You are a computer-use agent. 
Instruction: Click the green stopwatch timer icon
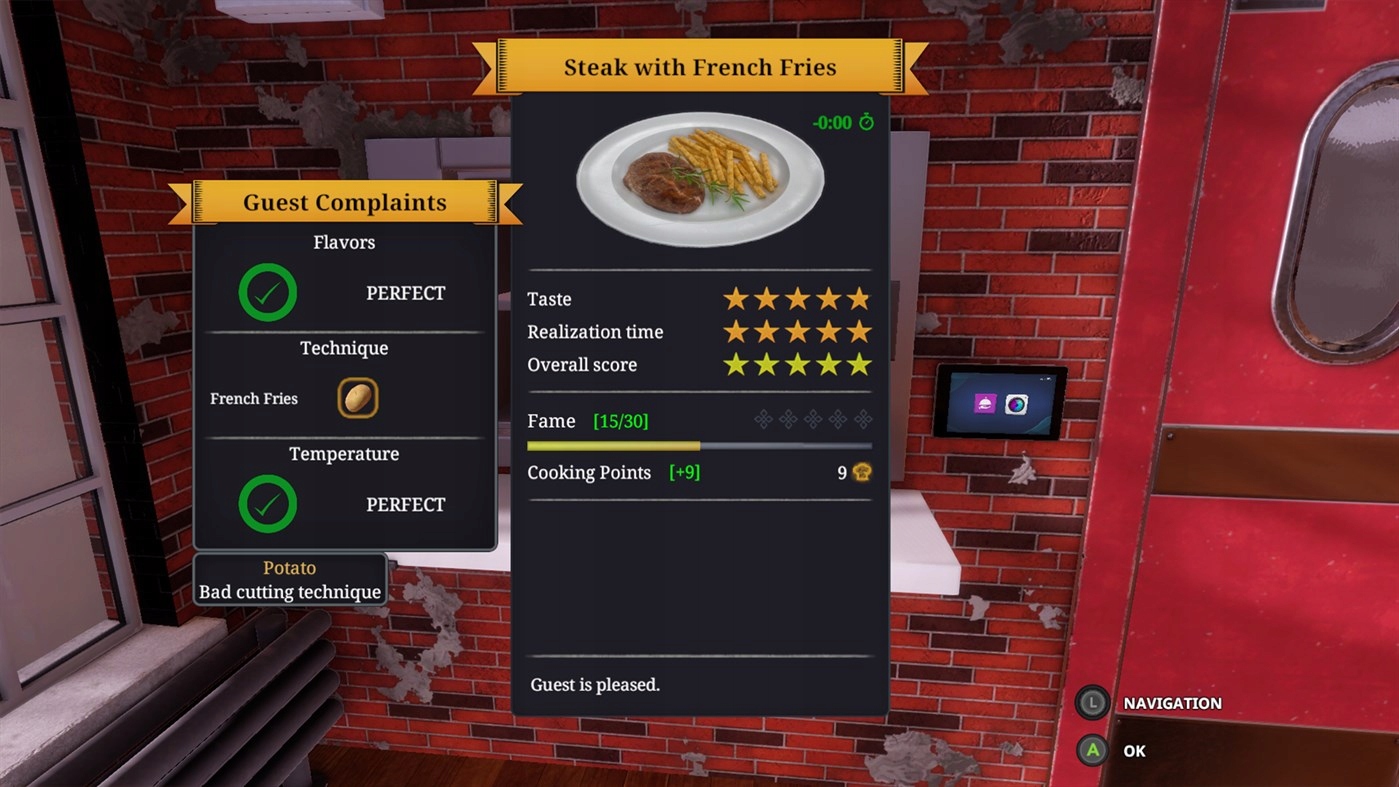coord(869,122)
